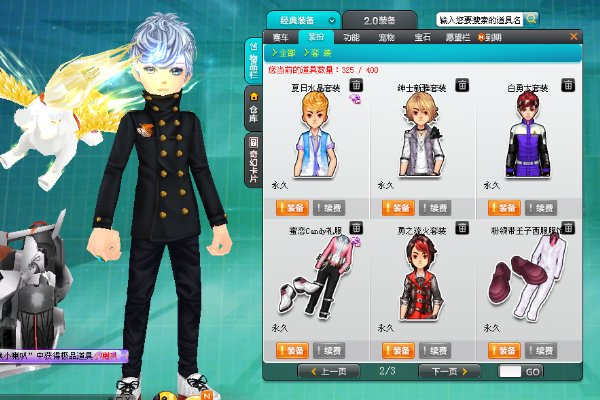600x400 pixels.
Task: Switch to the 经典装备 tab
Action: (x=300, y=20)
